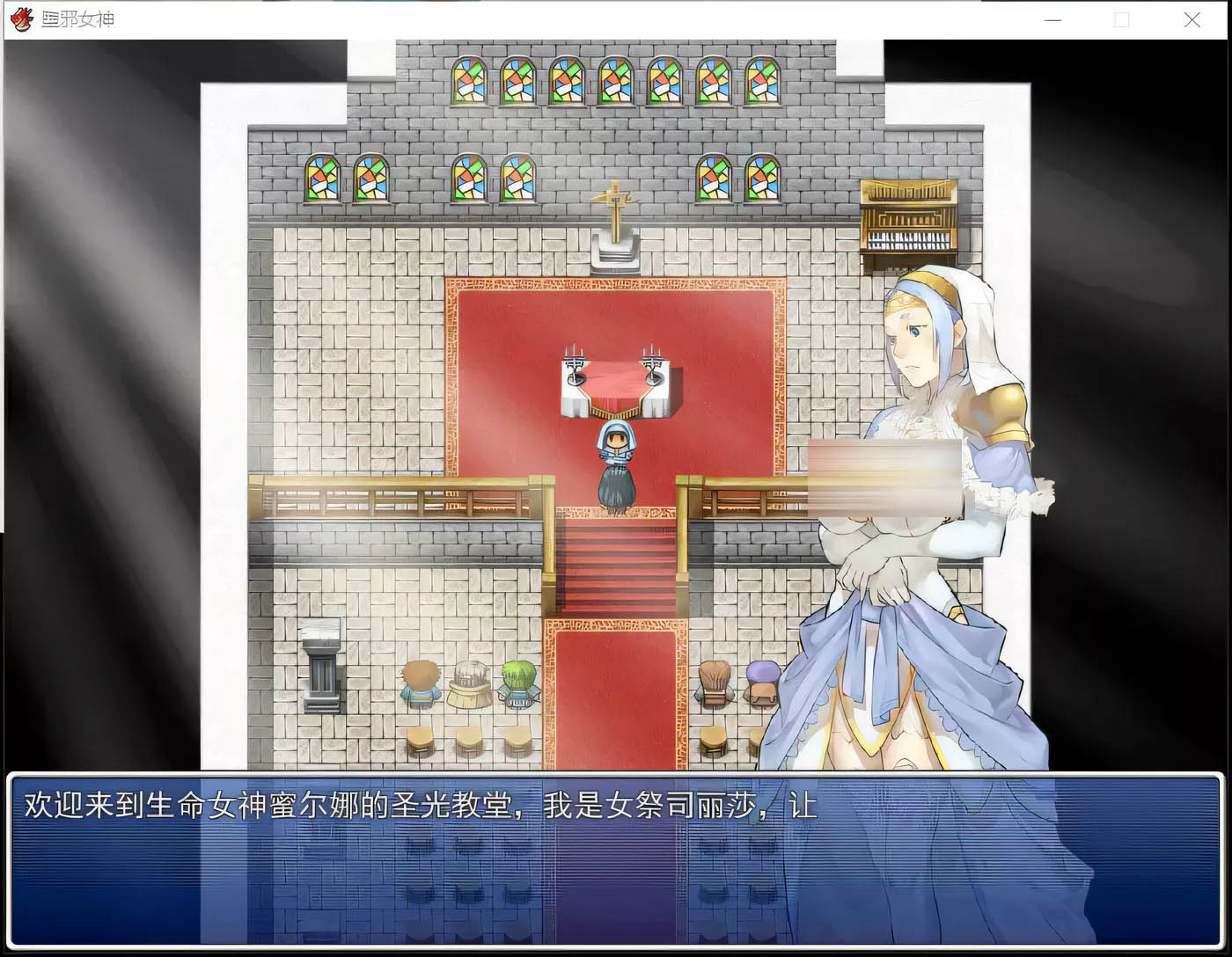Close the game window
The image size is (1232, 957).
pos(1192,19)
